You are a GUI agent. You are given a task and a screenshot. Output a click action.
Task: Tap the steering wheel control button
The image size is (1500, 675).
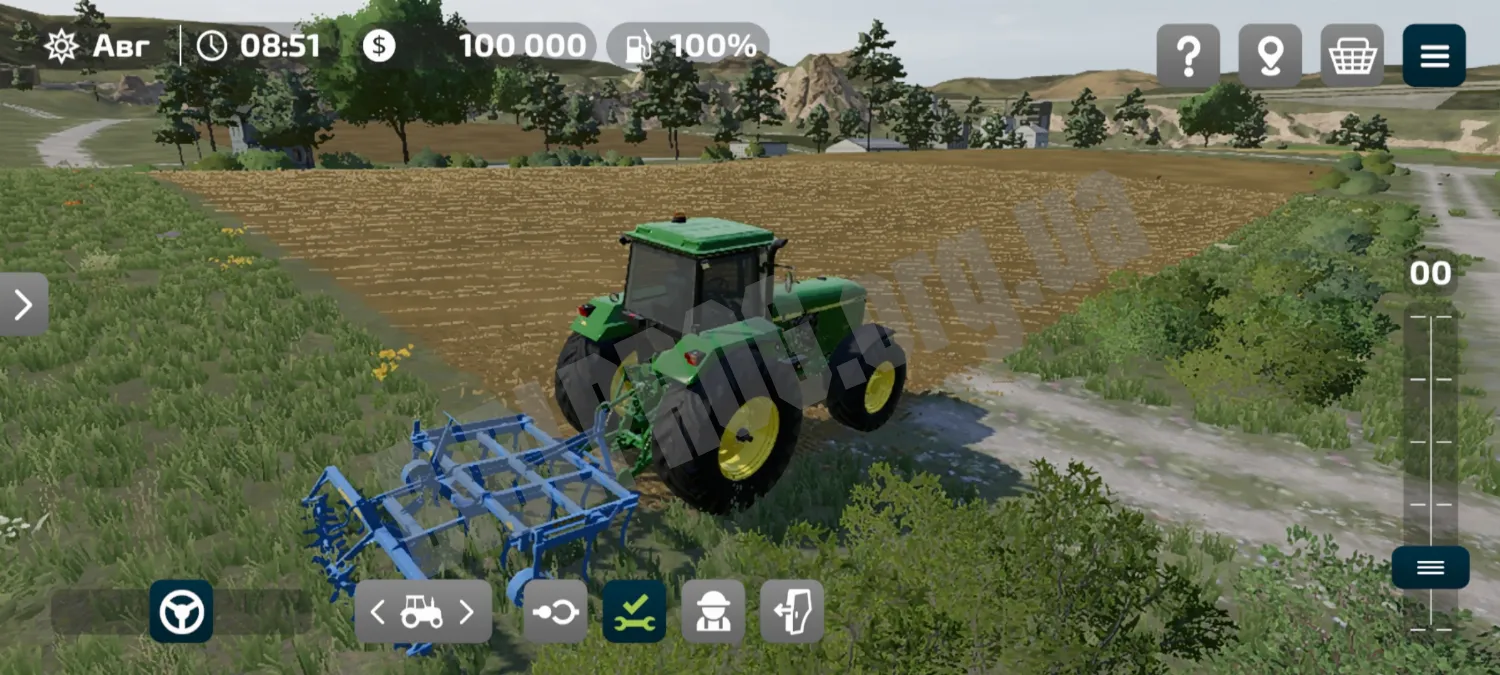(181, 611)
